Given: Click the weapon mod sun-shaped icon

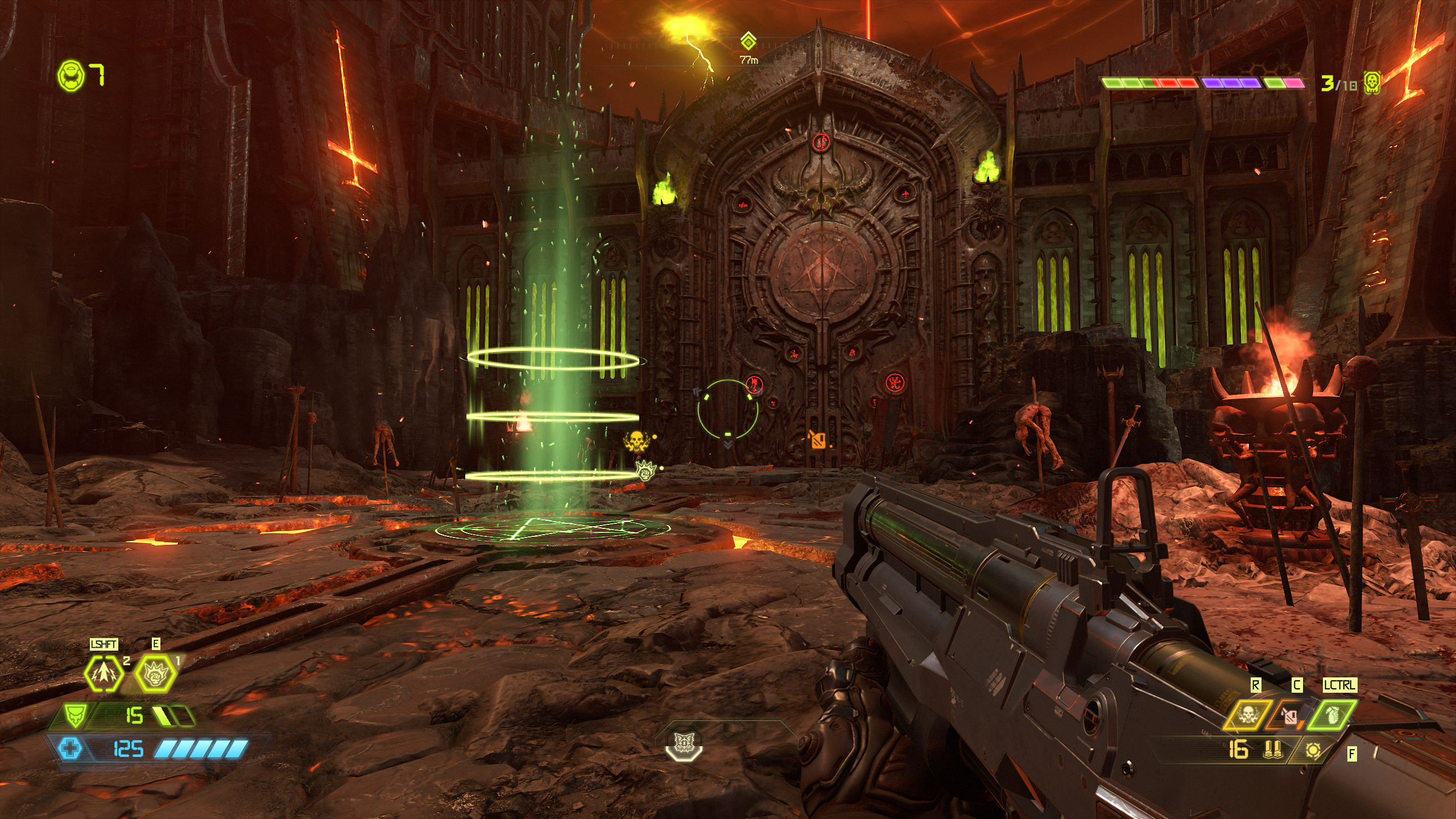Looking at the screenshot, I should [1313, 751].
